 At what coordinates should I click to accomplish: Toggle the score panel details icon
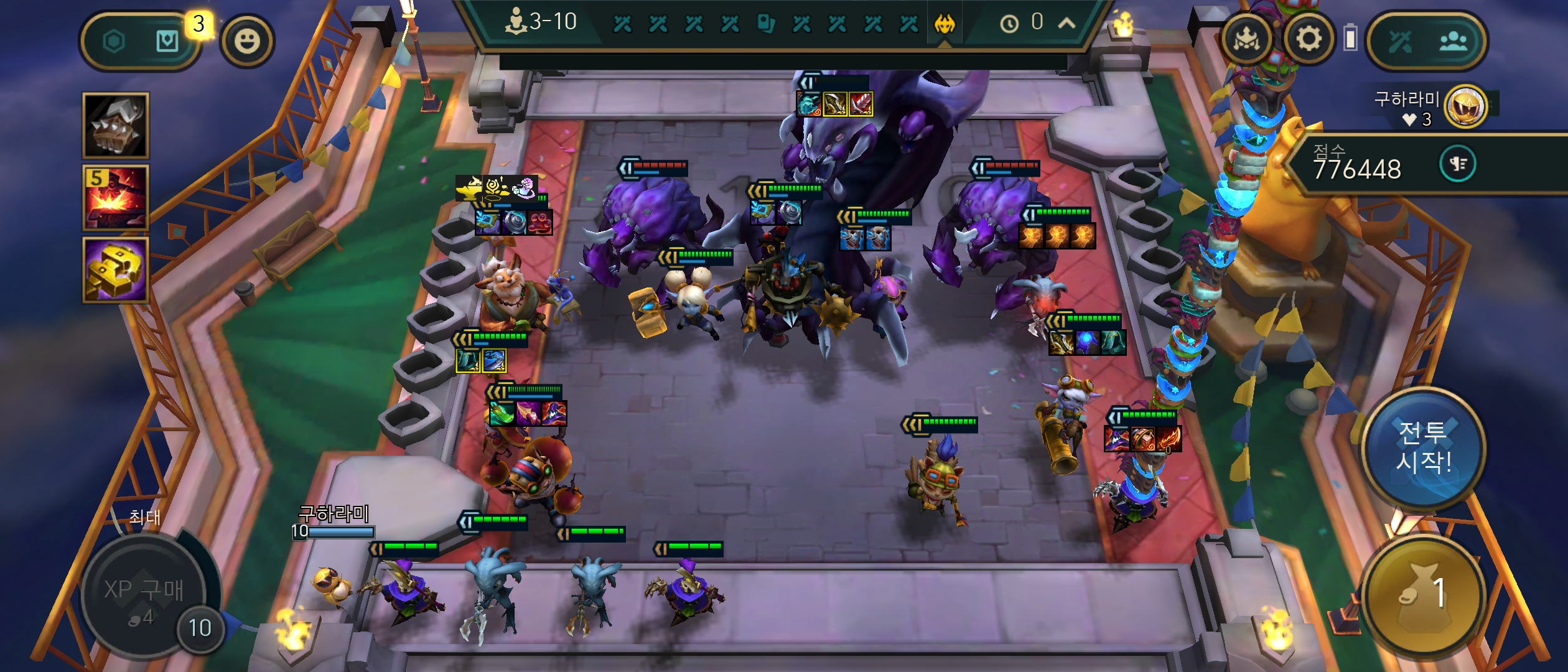(1458, 164)
